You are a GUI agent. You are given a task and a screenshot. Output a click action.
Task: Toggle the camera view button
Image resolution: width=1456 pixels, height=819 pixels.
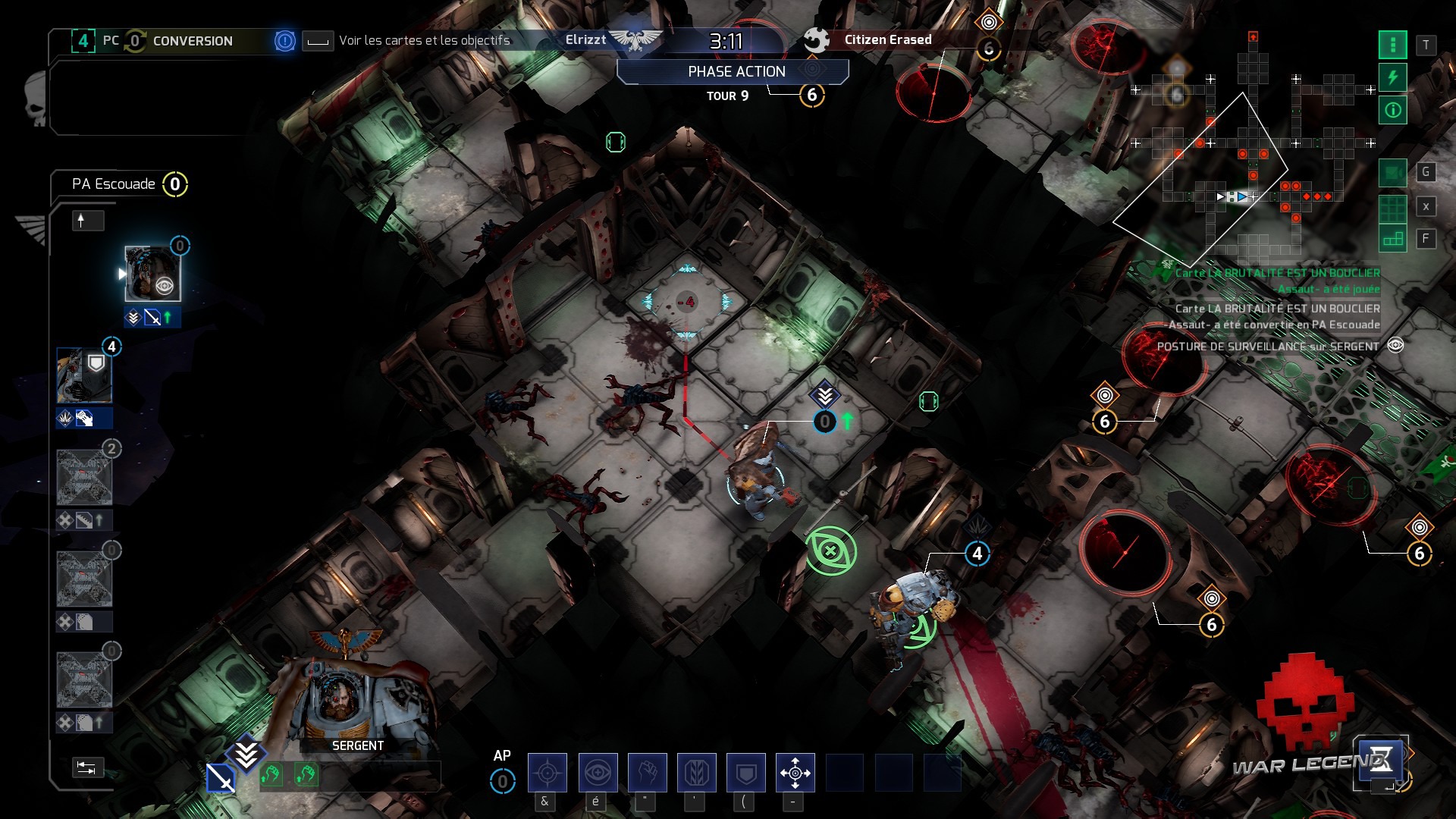pos(1392,173)
